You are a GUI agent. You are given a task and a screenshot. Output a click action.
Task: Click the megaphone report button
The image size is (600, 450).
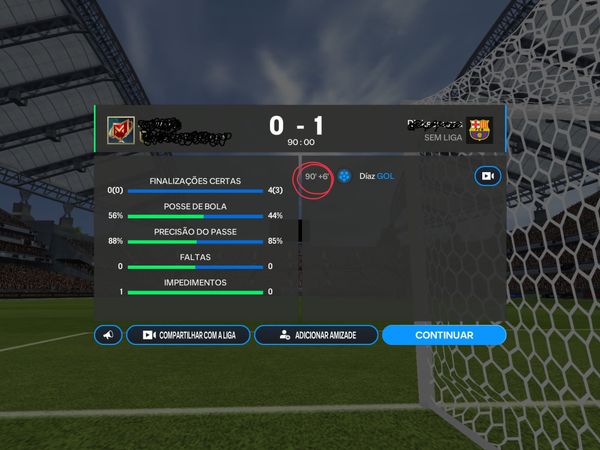pyautogui.click(x=108, y=335)
